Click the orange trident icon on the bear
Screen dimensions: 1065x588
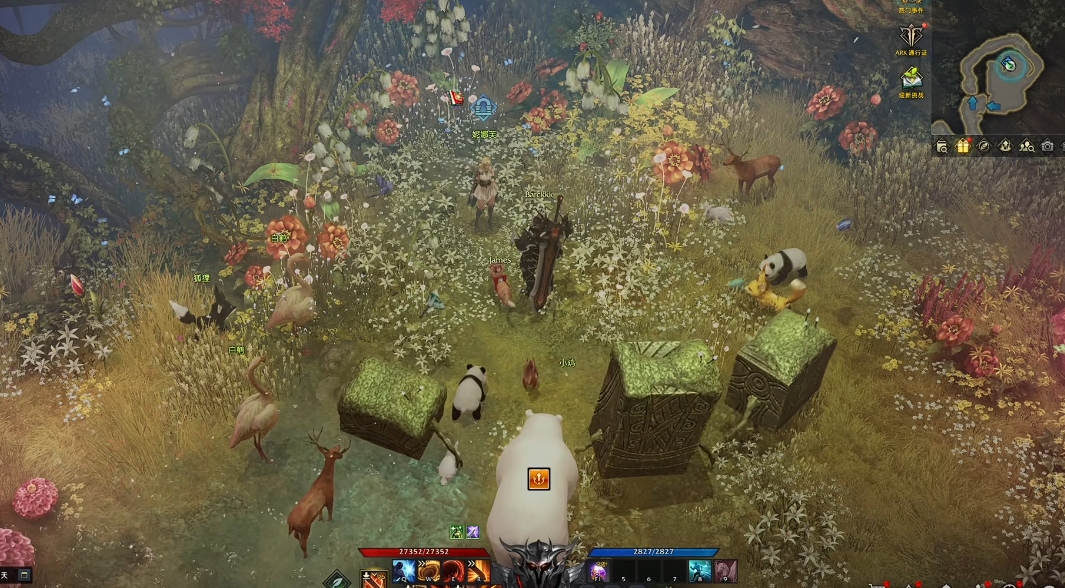(x=539, y=479)
